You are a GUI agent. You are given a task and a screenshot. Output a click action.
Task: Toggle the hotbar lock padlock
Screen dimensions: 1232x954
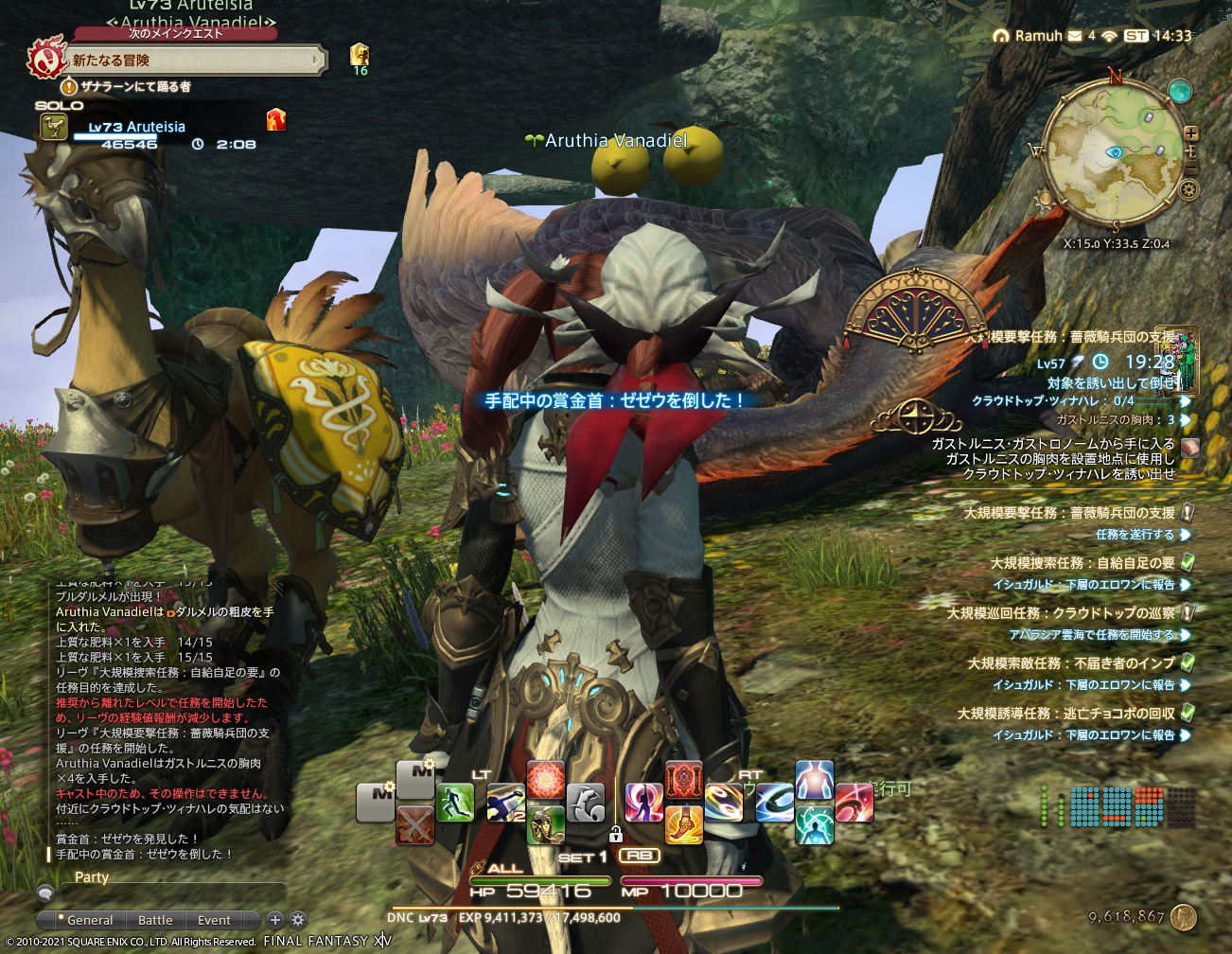coord(615,835)
